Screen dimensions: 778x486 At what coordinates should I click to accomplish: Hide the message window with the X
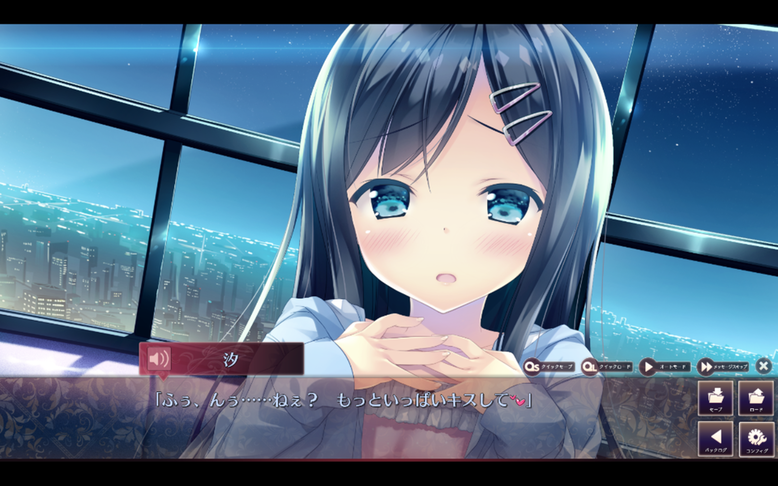(x=763, y=367)
